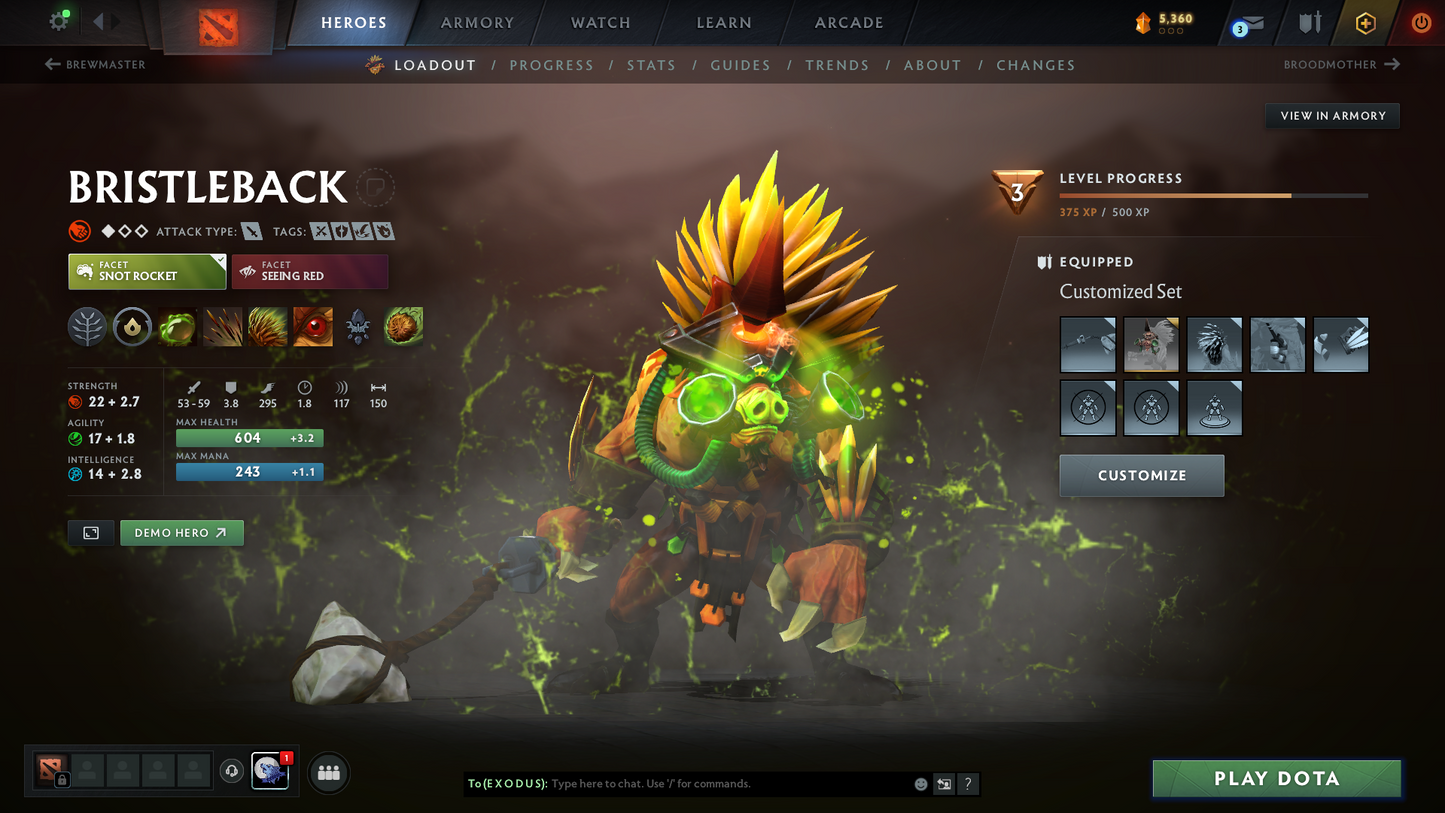The width and height of the screenshot is (1445, 813).
Task: Start matchmaking with Play Dota button
Action: (1276, 778)
